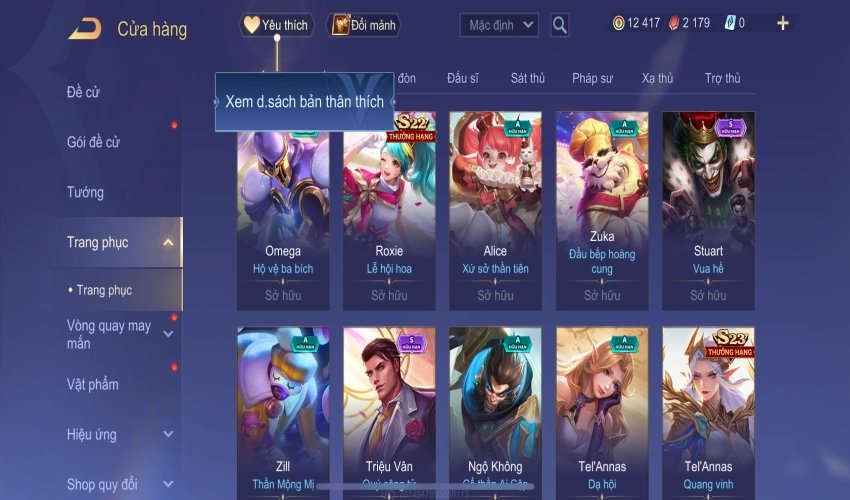Image resolution: width=850 pixels, height=500 pixels.
Task: Switch to the Sát thủ tab
Action: 527,78
